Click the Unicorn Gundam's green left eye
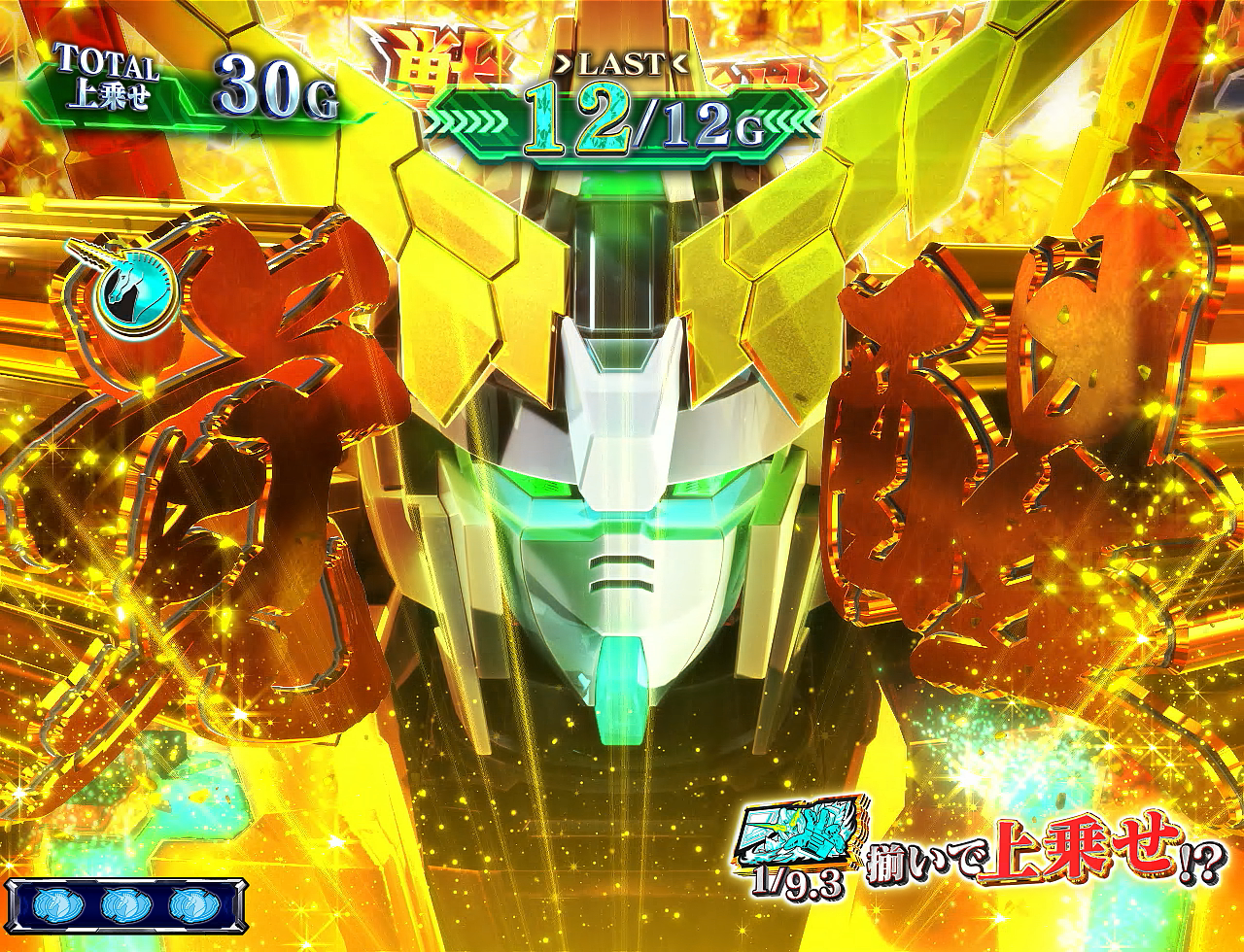Image resolution: width=1244 pixels, height=952 pixels. (x=537, y=486)
